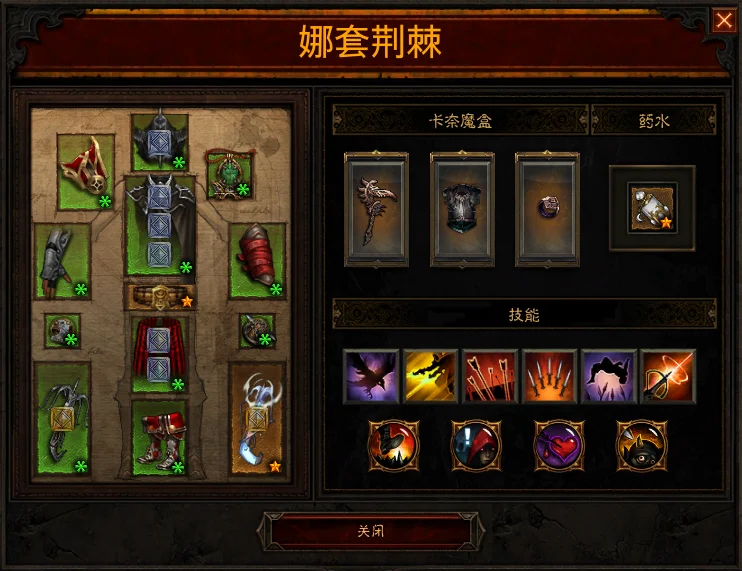This screenshot has height=571, width=742.
Task: Select the potion slot under 药水
Action: pos(652,207)
